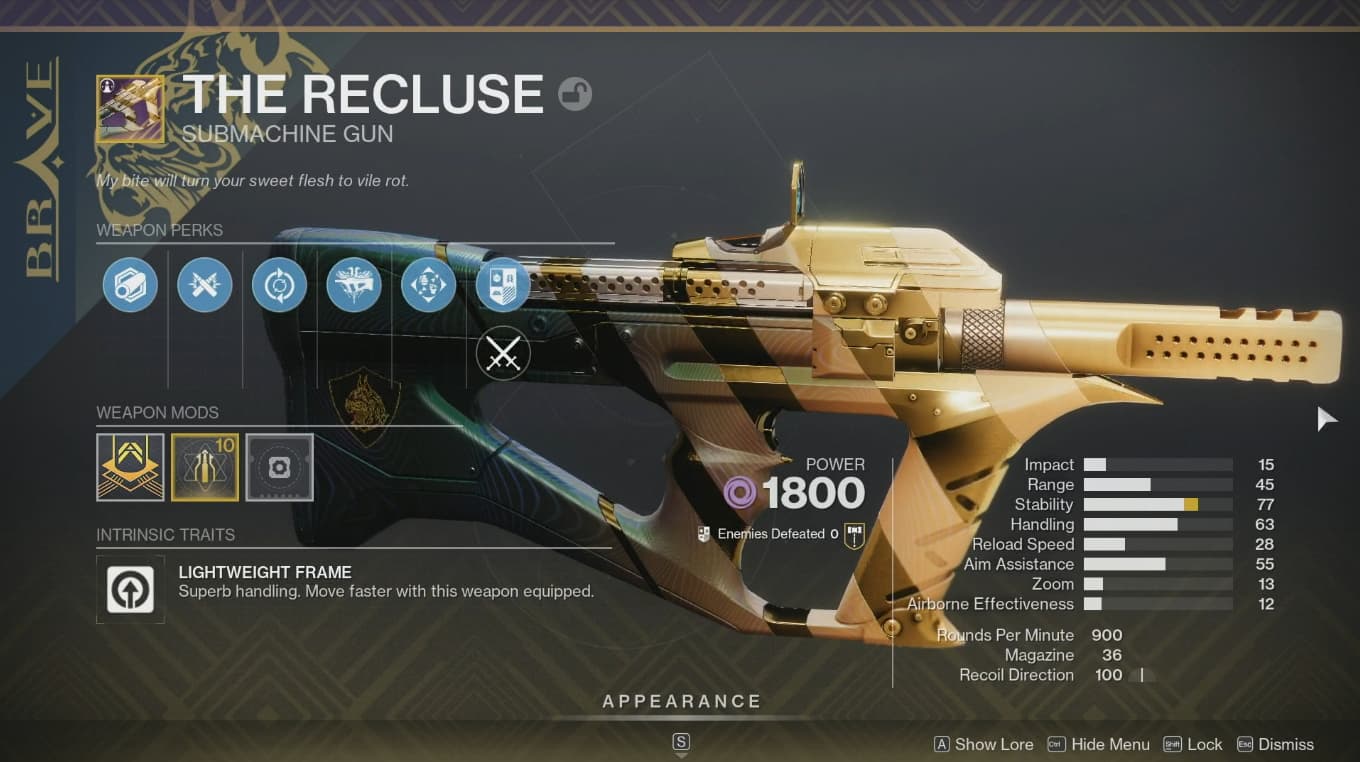1360x762 pixels.
Task: Choose Hide Menu in the bottom bar
Action: [1110, 744]
